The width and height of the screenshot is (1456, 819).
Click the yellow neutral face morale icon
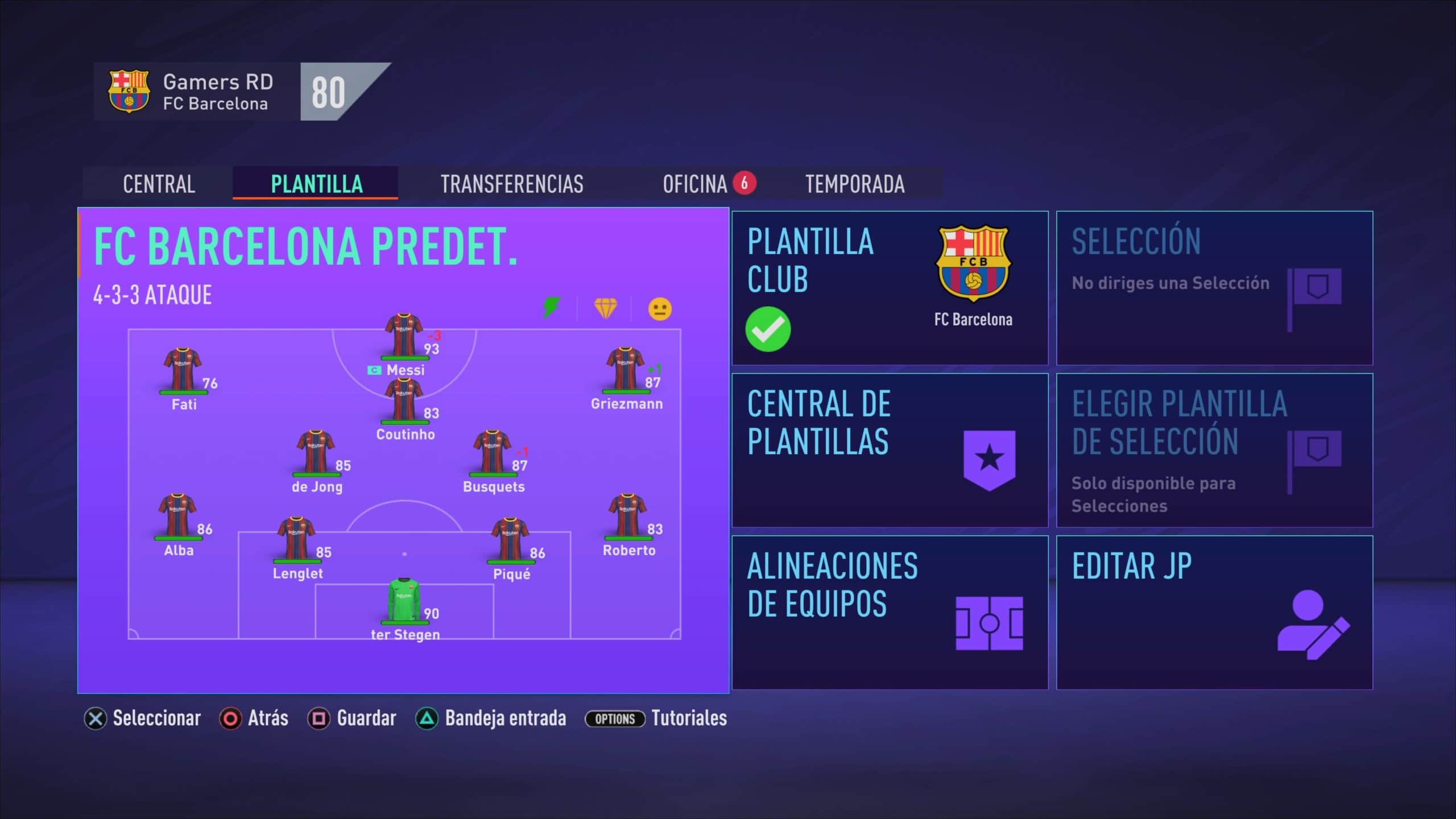click(660, 309)
